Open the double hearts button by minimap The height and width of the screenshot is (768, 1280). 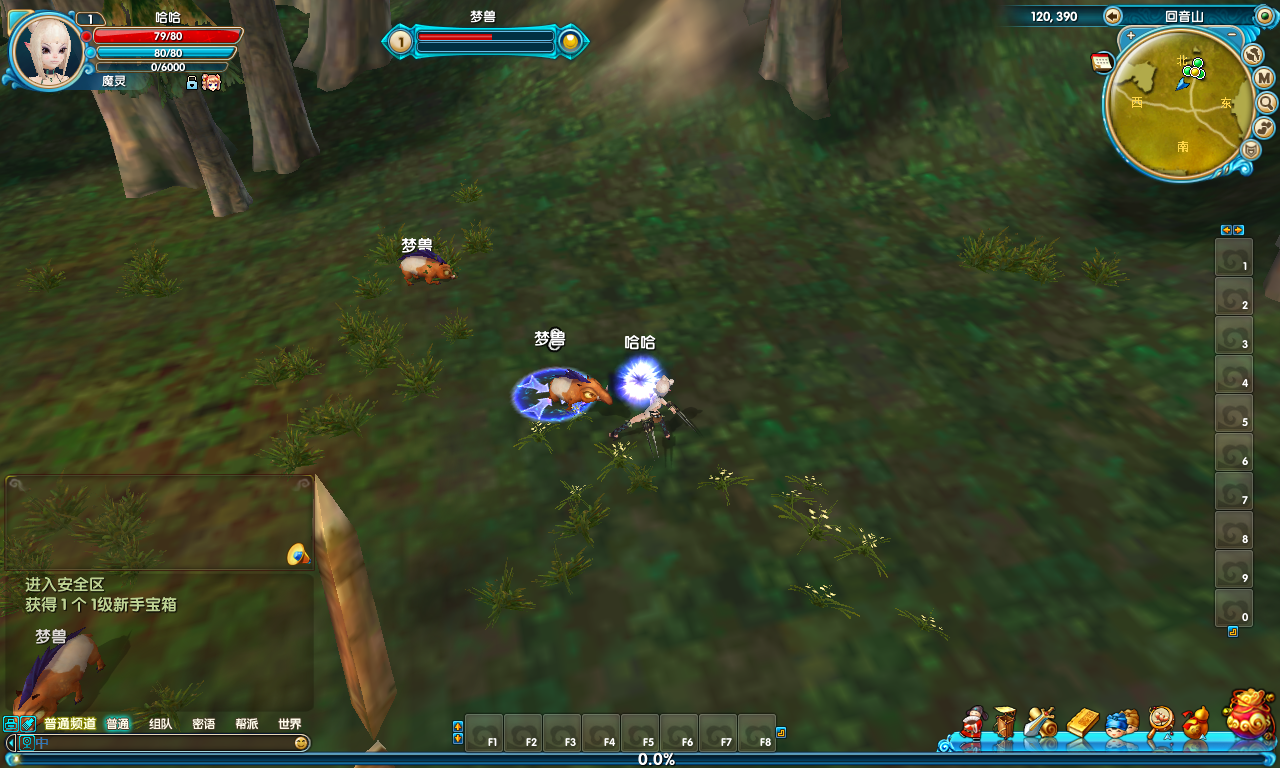1264,127
